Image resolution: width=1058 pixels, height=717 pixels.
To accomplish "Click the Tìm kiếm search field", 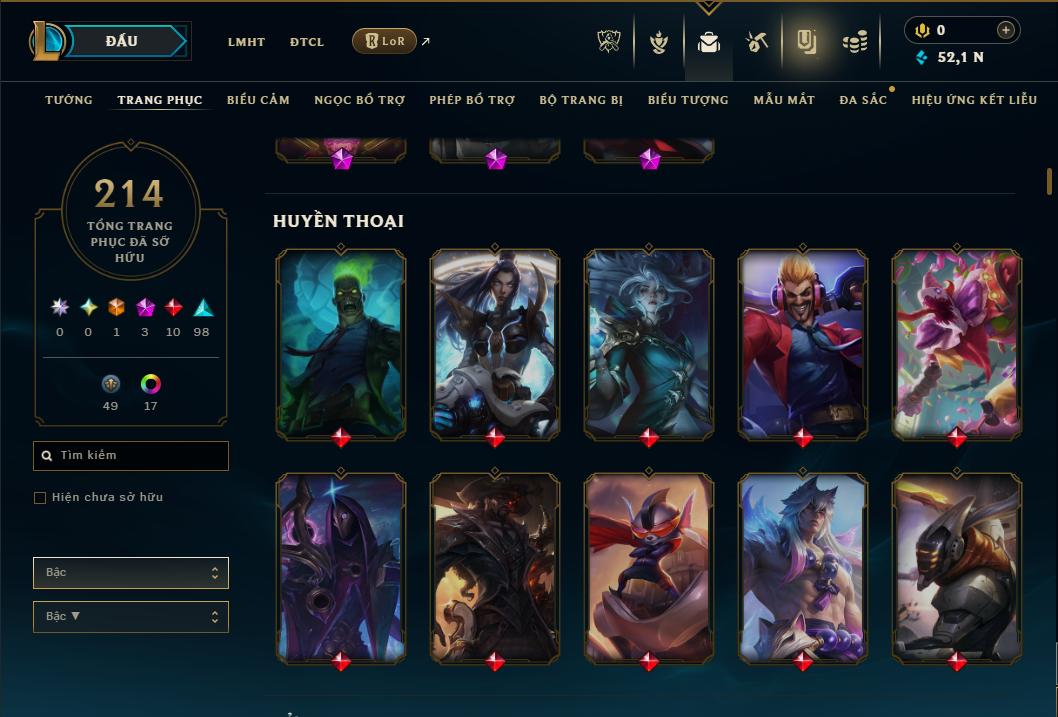I will pos(131,456).
